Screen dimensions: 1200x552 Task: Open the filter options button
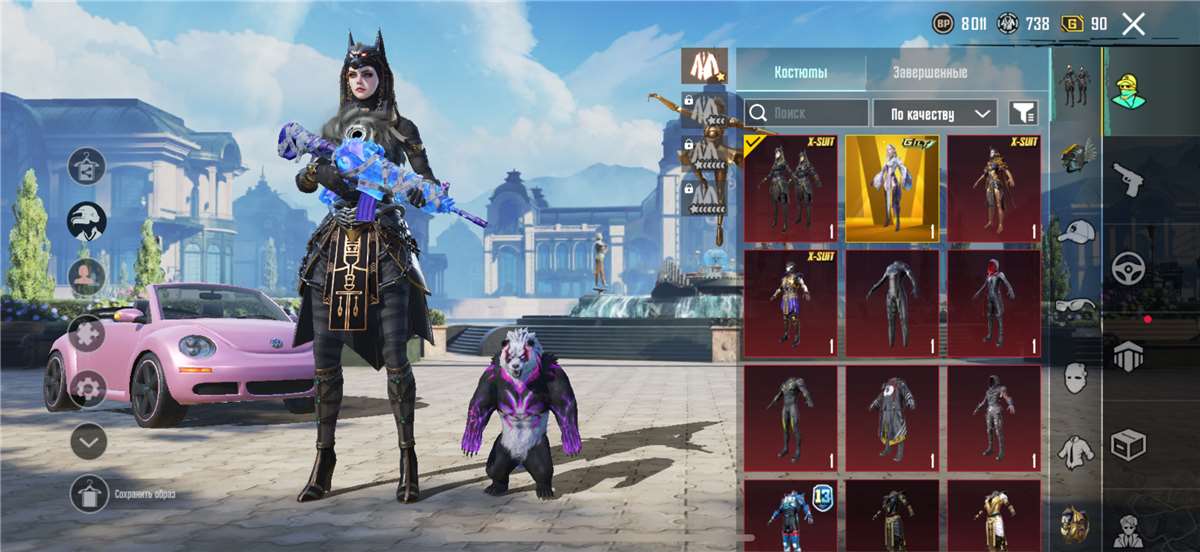coord(1023,113)
